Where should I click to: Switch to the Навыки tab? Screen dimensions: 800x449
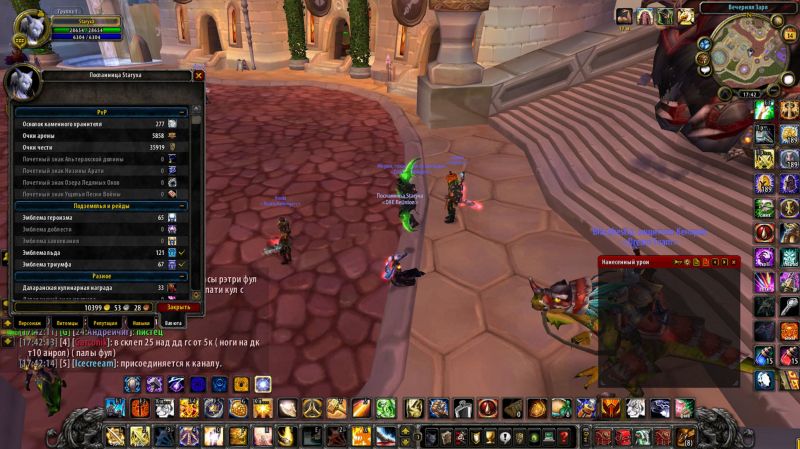pos(141,323)
